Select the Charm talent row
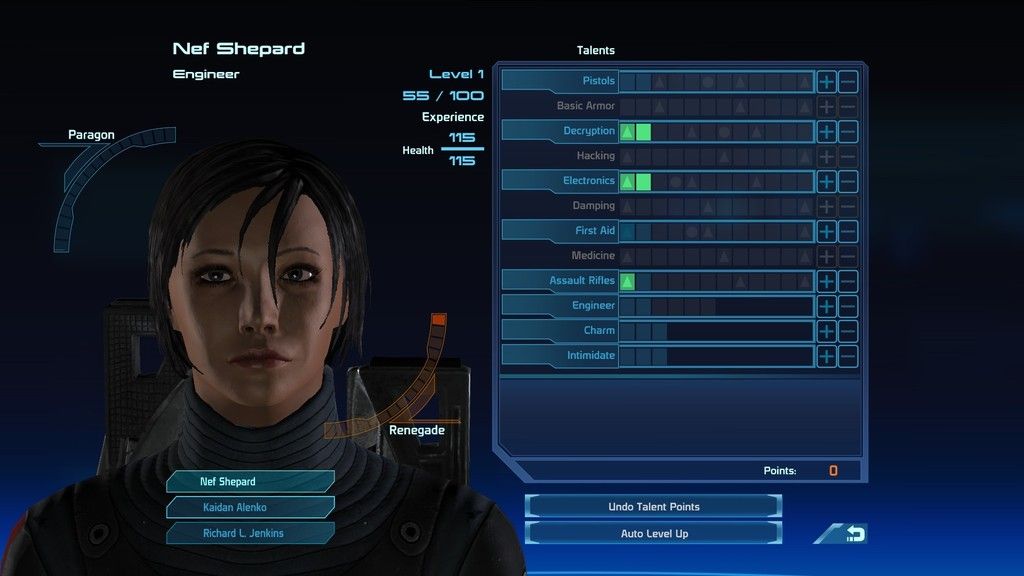Image resolution: width=1024 pixels, height=576 pixels. pos(560,331)
